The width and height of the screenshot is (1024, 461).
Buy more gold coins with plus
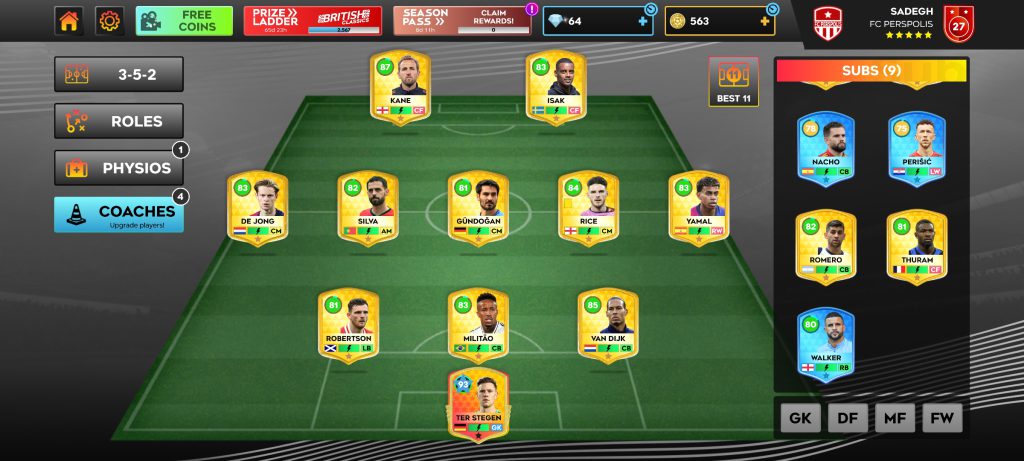765,21
